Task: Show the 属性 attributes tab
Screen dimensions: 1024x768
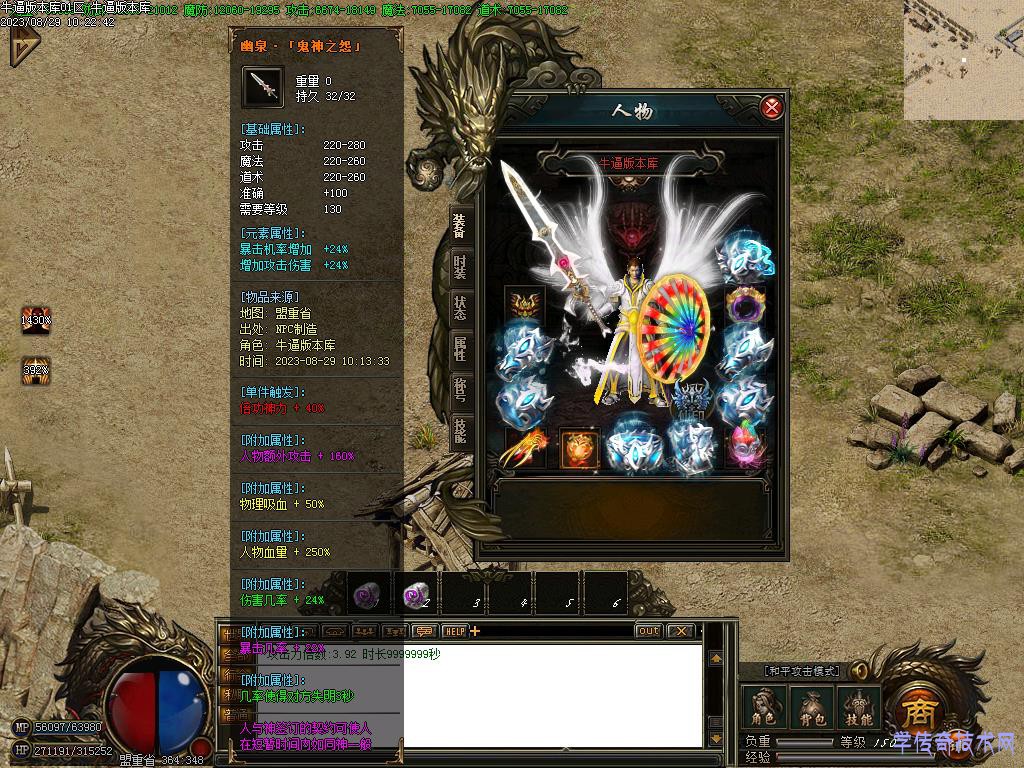Action: click(x=460, y=349)
